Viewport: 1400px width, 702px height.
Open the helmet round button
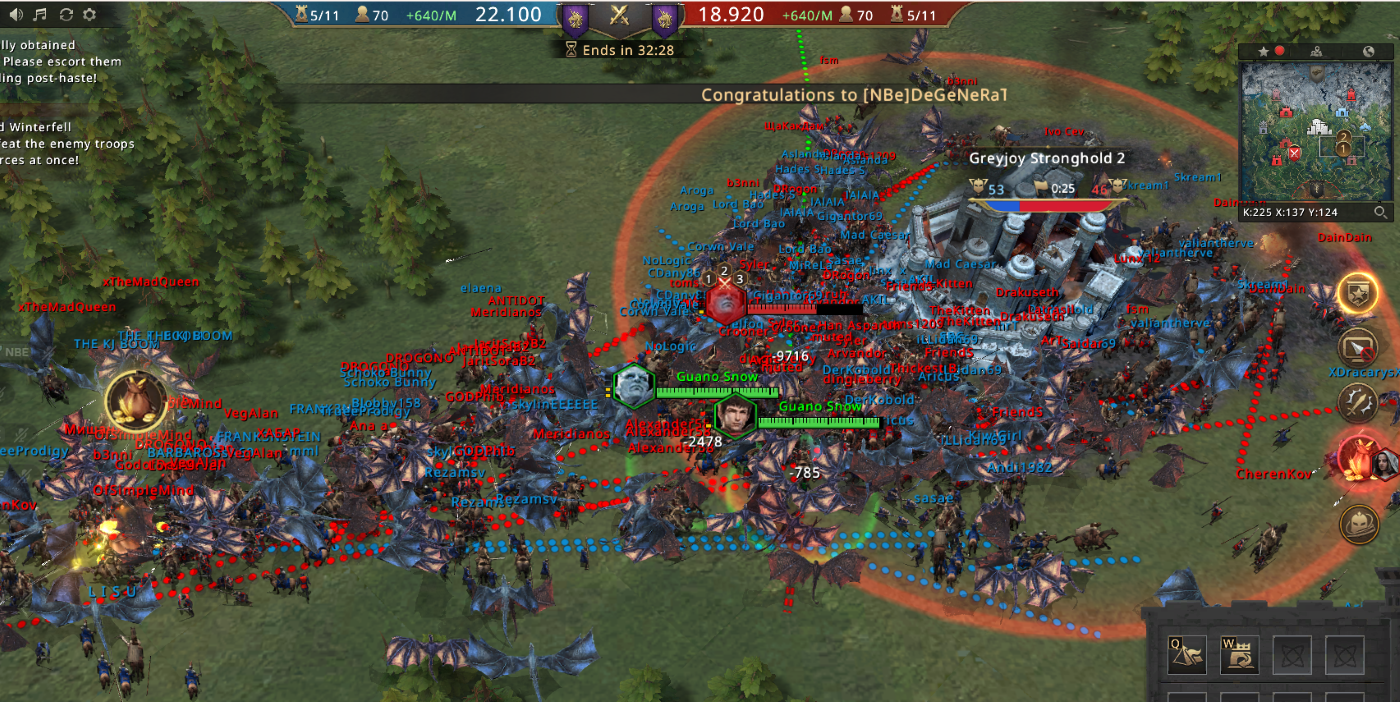(1358, 522)
